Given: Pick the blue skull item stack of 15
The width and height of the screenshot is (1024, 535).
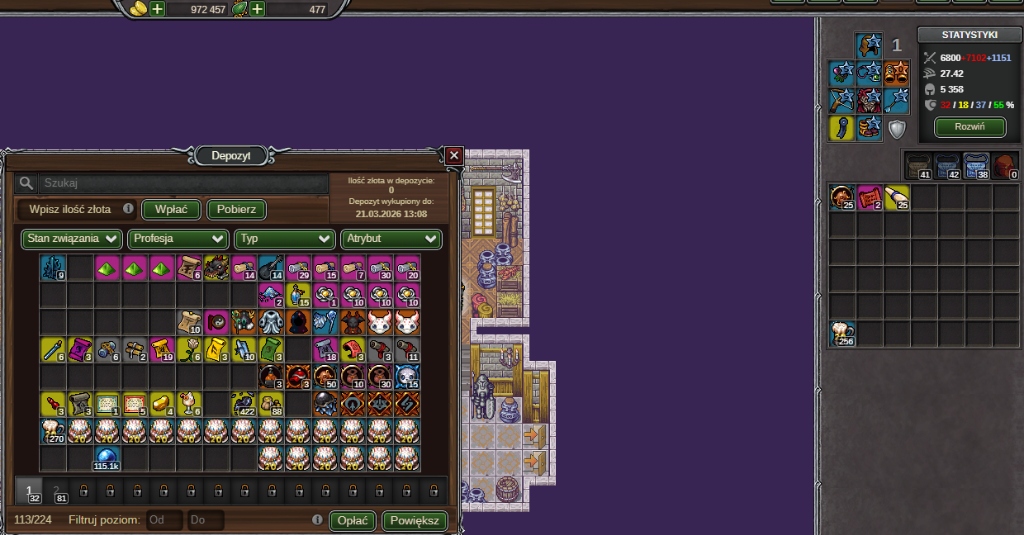Looking at the screenshot, I should pos(407,377).
